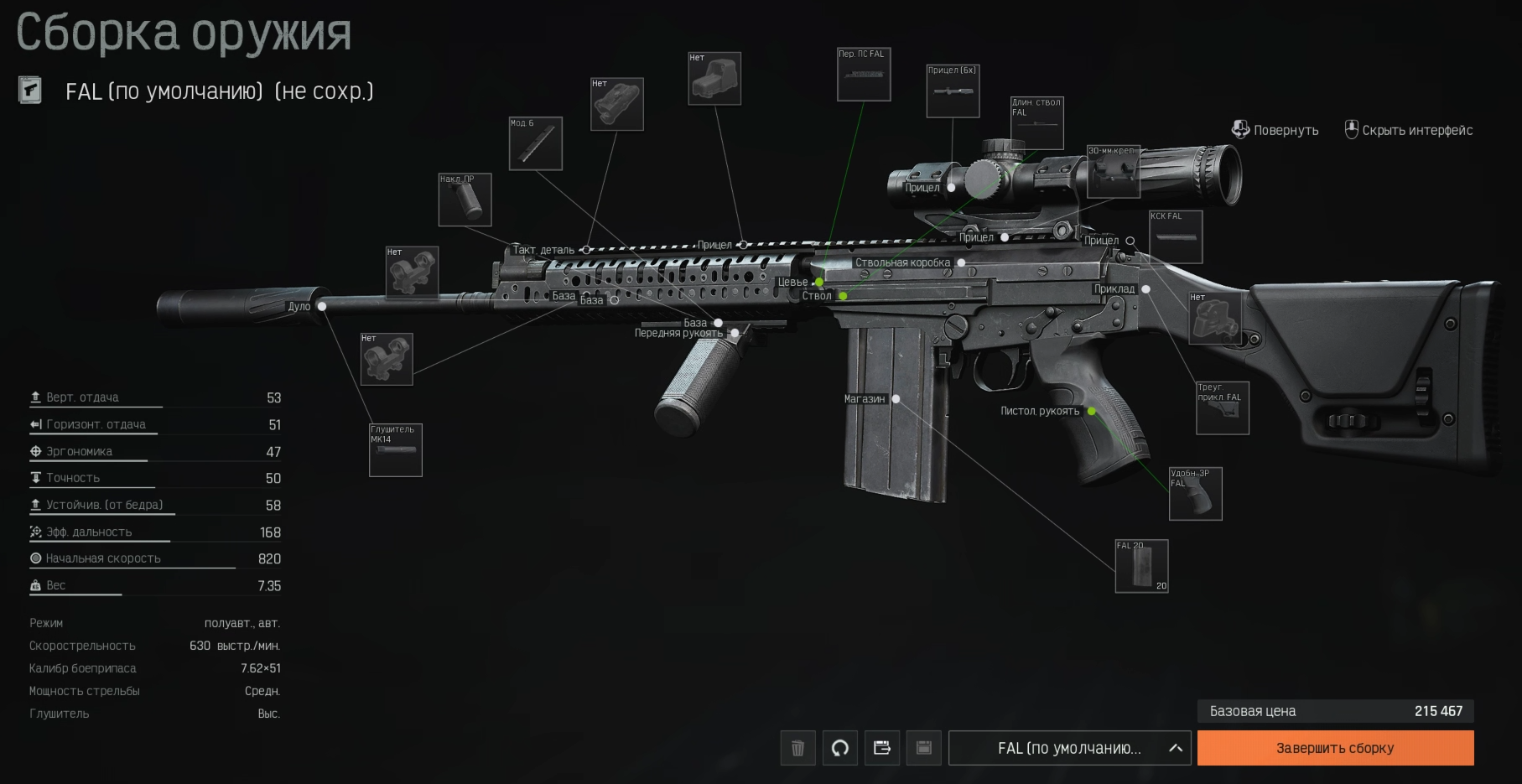Open the Удобн. ЗР FAL pistol grip slot
Screen dimensions: 1522x784
coord(1195,494)
